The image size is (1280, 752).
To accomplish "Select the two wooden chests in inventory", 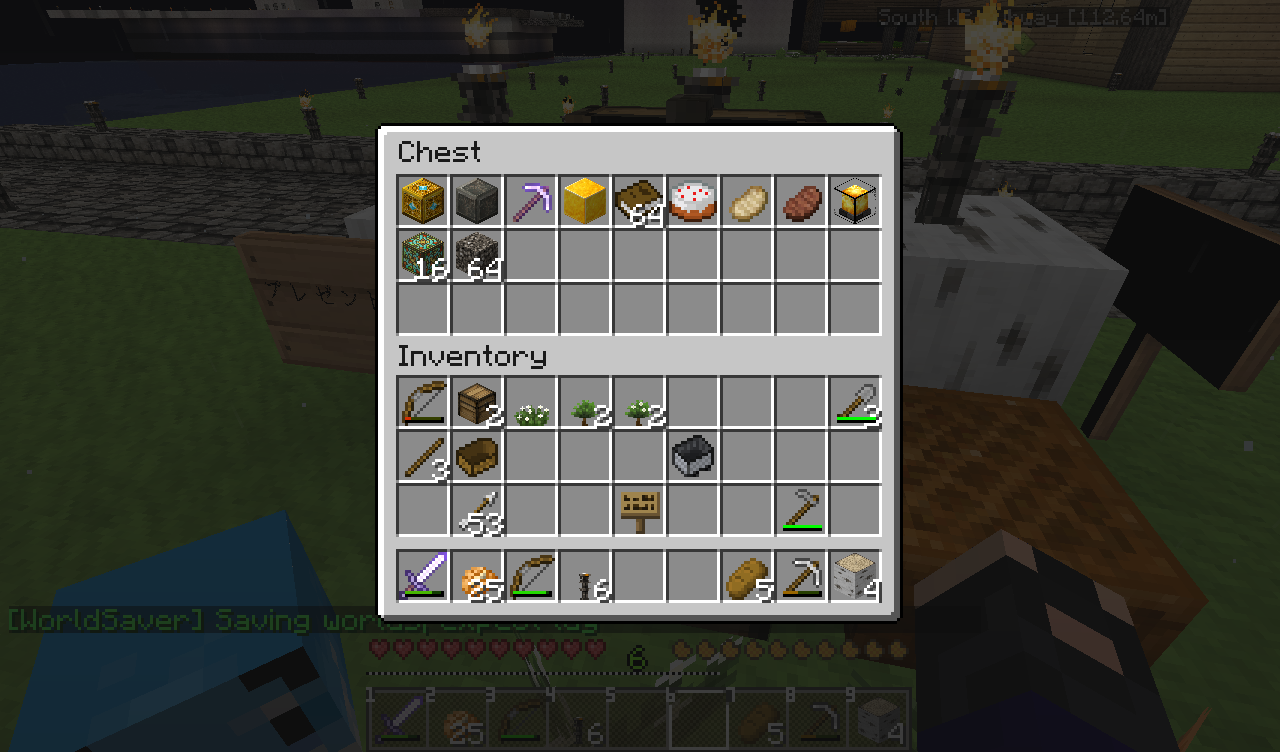I will click(x=477, y=402).
